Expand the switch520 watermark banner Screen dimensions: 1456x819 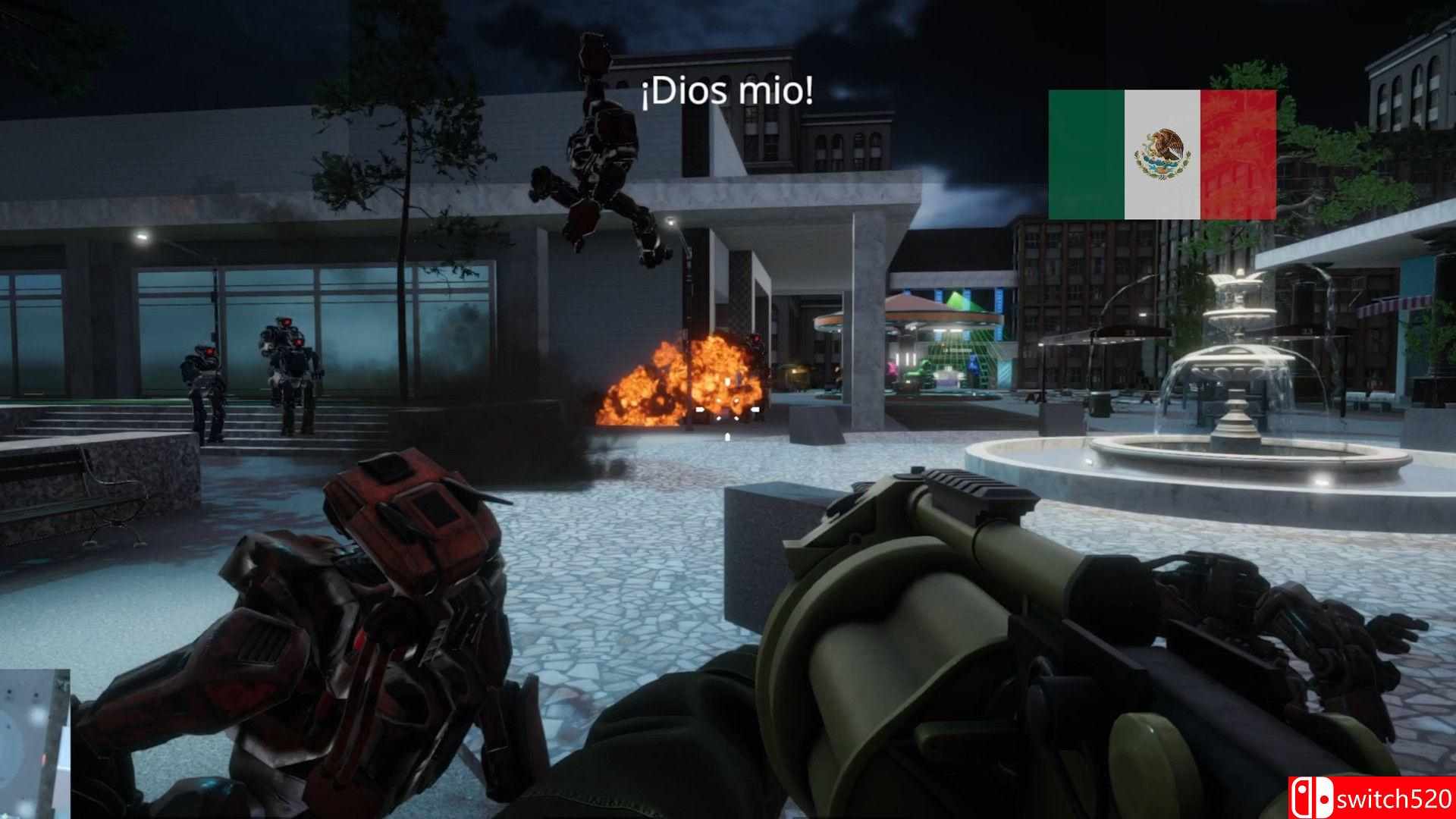click(x=1373, y=797)
